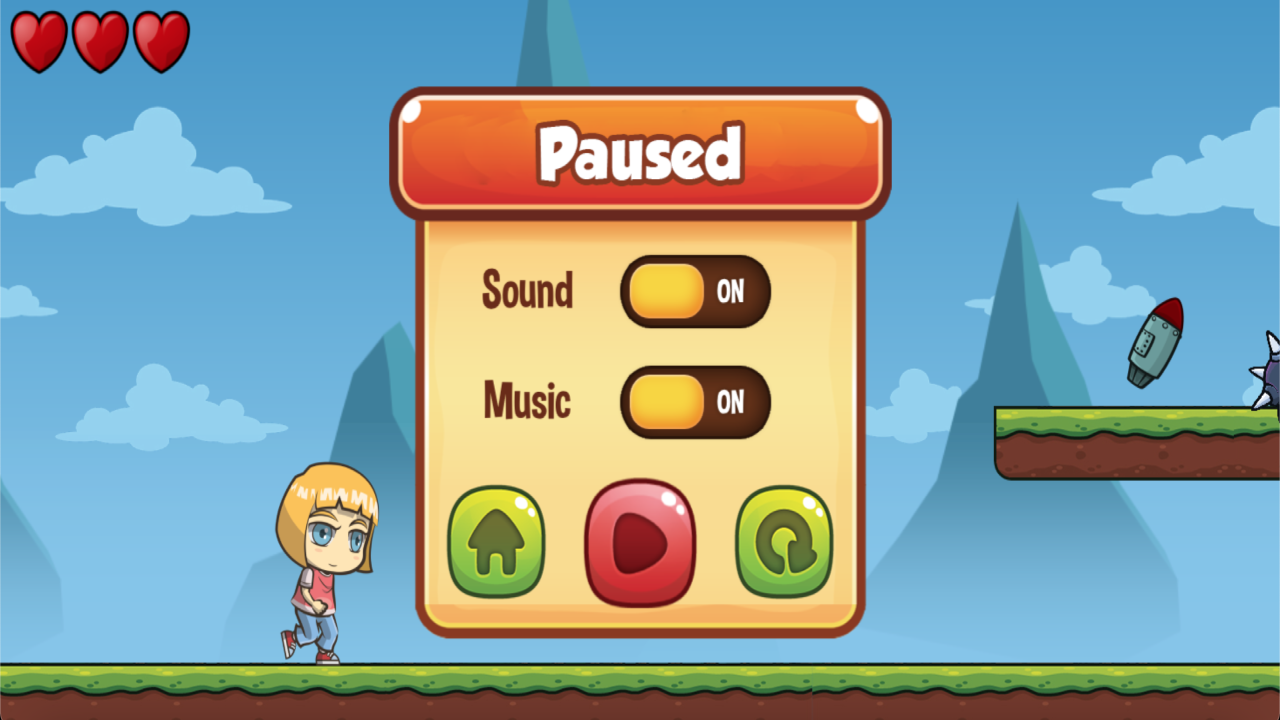The height and width of the screenshot is (720, 1280).
Task: Toggle Sound from ON to OFF
Action: (x=697, y=291)
